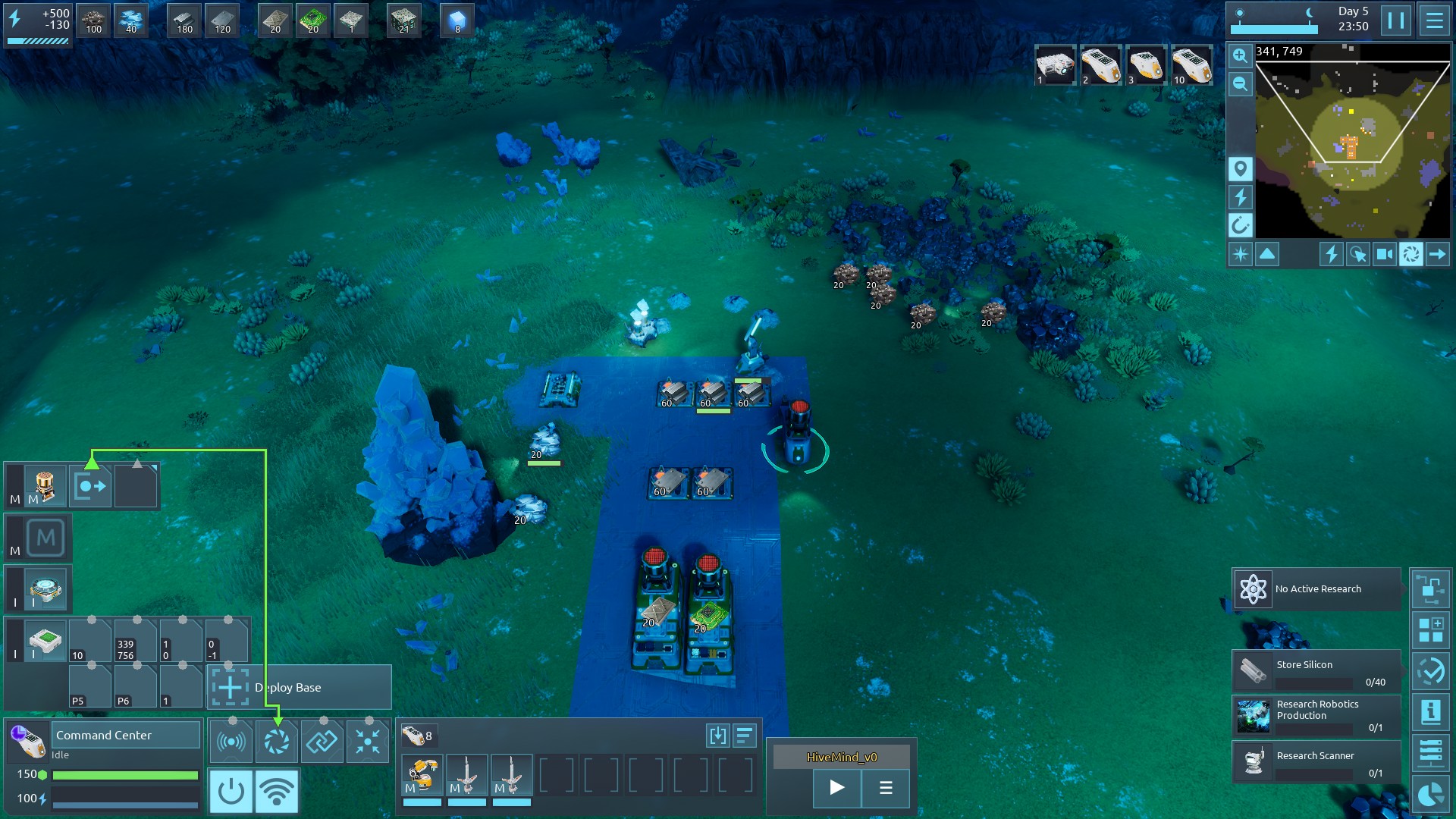Play the HiveMind_v0 behavior
Image resolution: width=1456 pixels, height=819 pixels.
coord(836,787)
